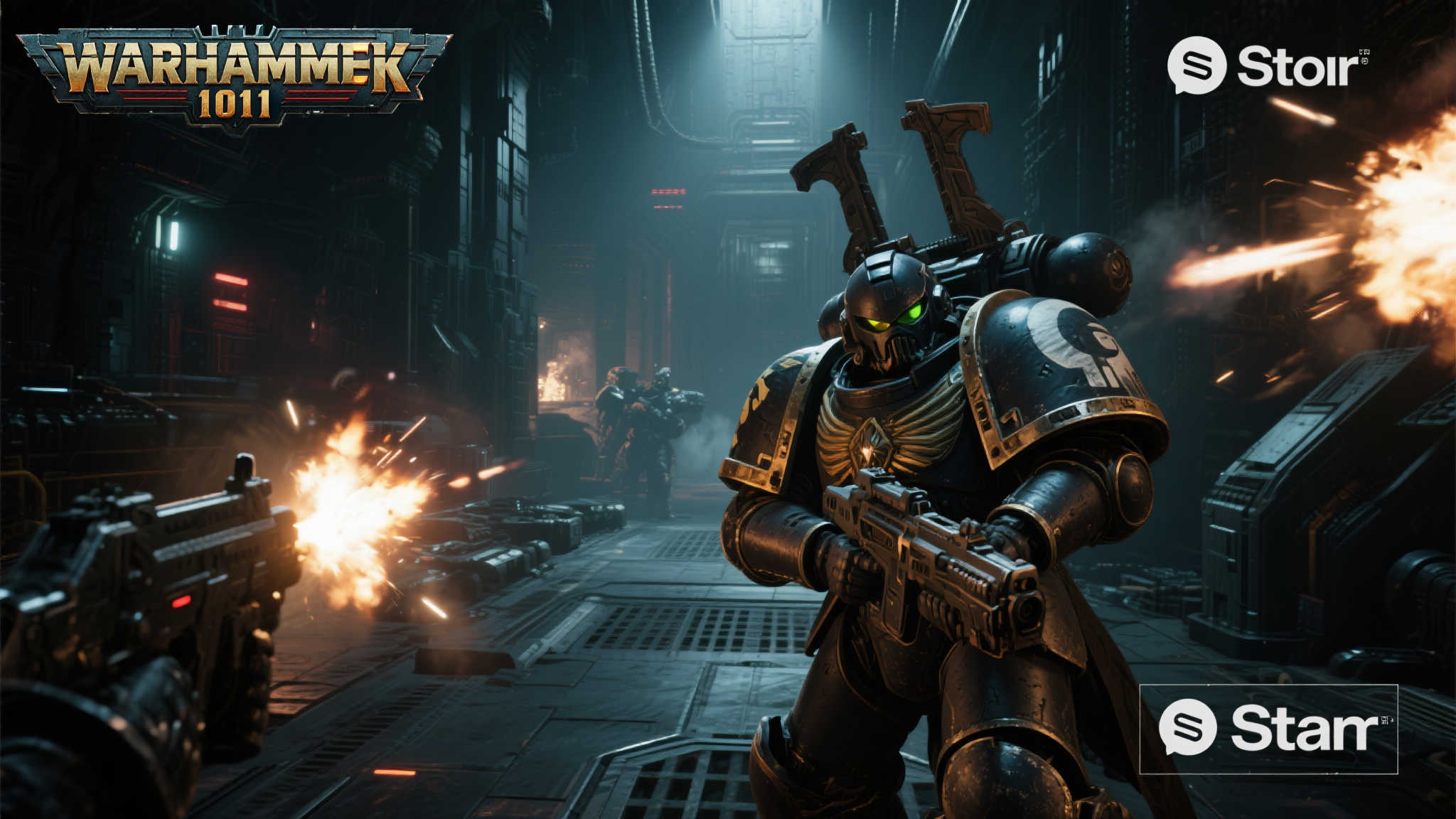Click the outlined Starr button

coord(1268,729)
